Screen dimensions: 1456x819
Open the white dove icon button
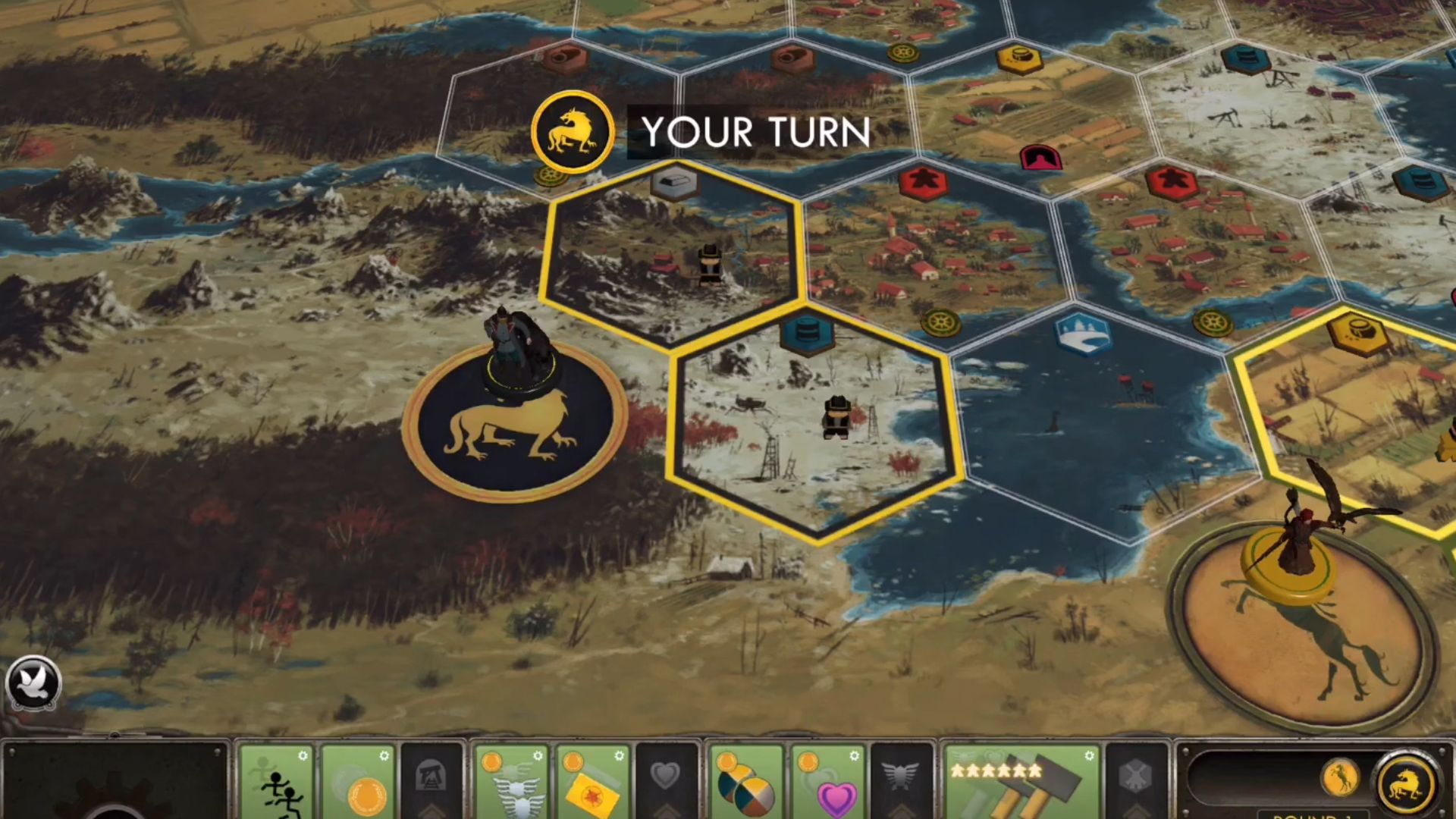coord(35,682)
